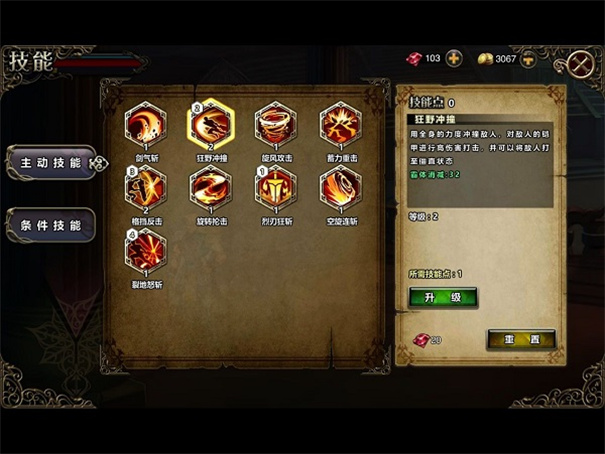This screenshot has height=454, width=605.
Task: Add gold coins with the plus button
Action: point(528,59)
